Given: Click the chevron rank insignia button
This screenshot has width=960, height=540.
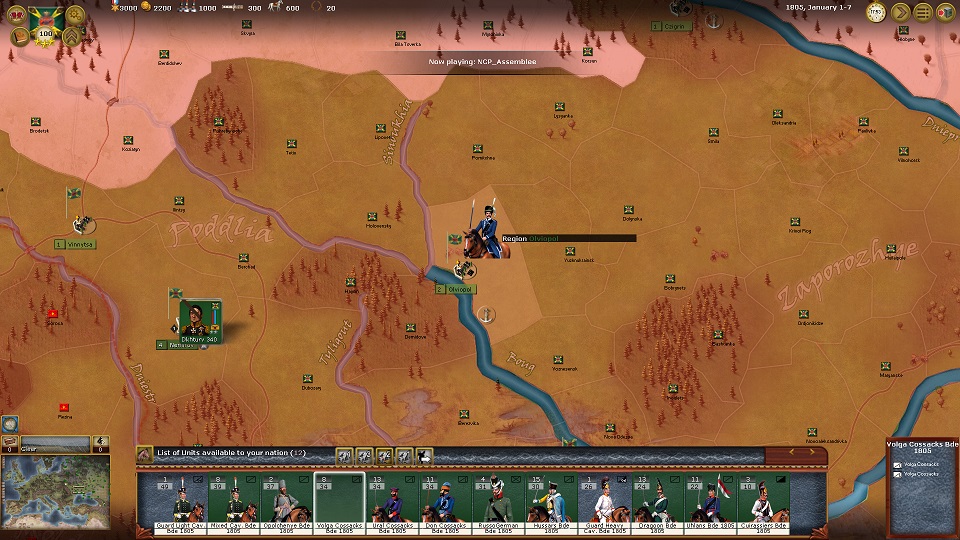Looking at the screenshot, I should click(73, 37).
